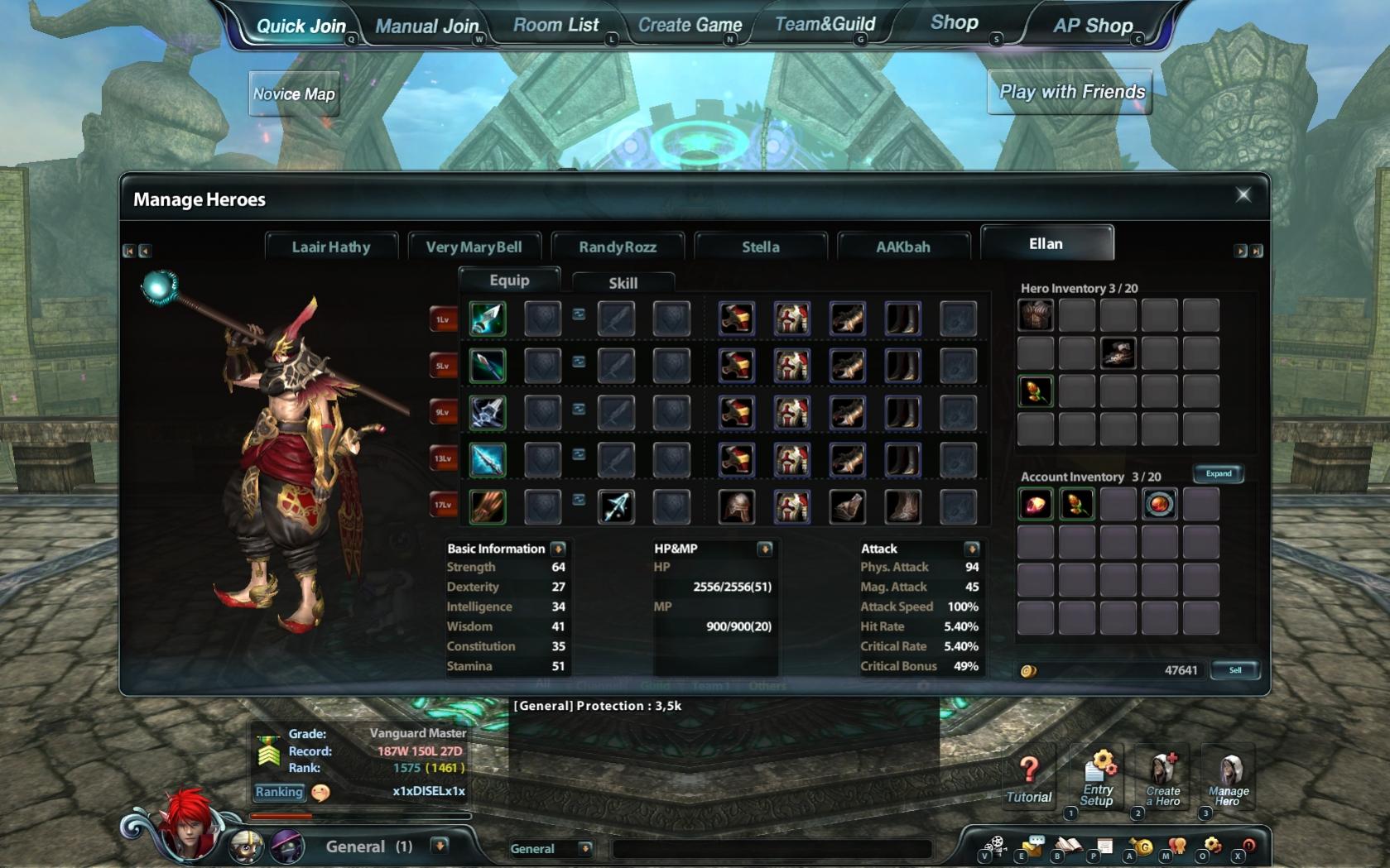The width and height of the screenshot is (1390, 868).
Task: Show the Equip tab
Action: coord(509,281)
